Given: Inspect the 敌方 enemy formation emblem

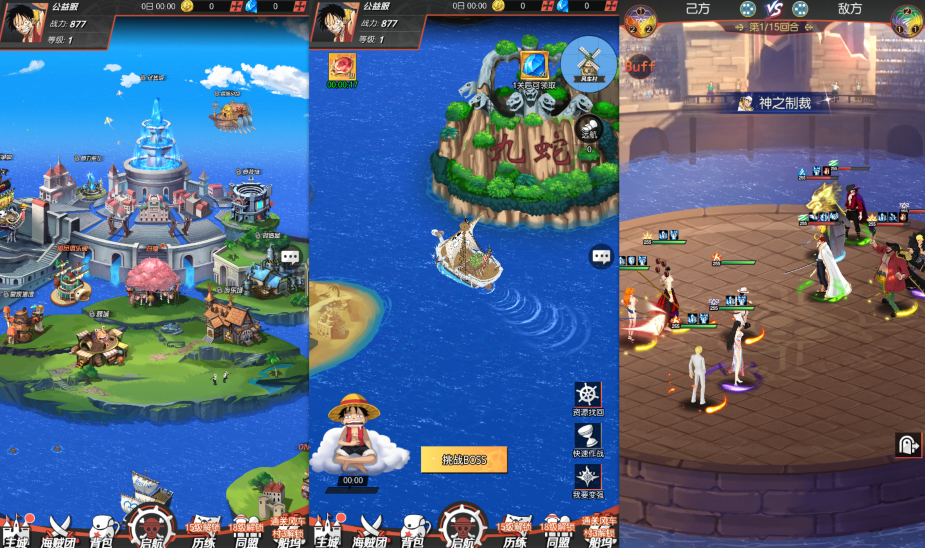Looking at the screenshot, I should (908, 19).
